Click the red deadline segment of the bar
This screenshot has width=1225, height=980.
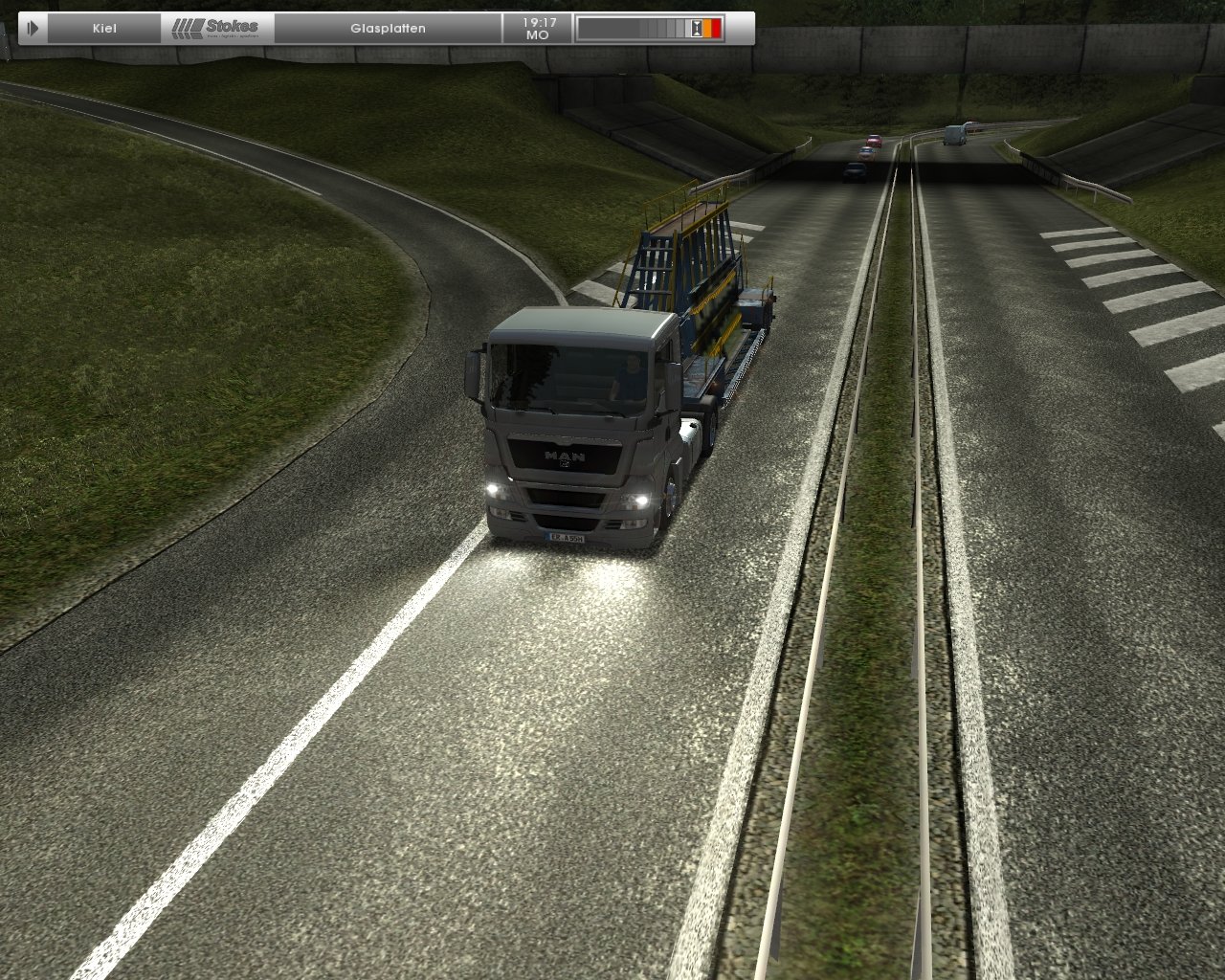point(716,29)
